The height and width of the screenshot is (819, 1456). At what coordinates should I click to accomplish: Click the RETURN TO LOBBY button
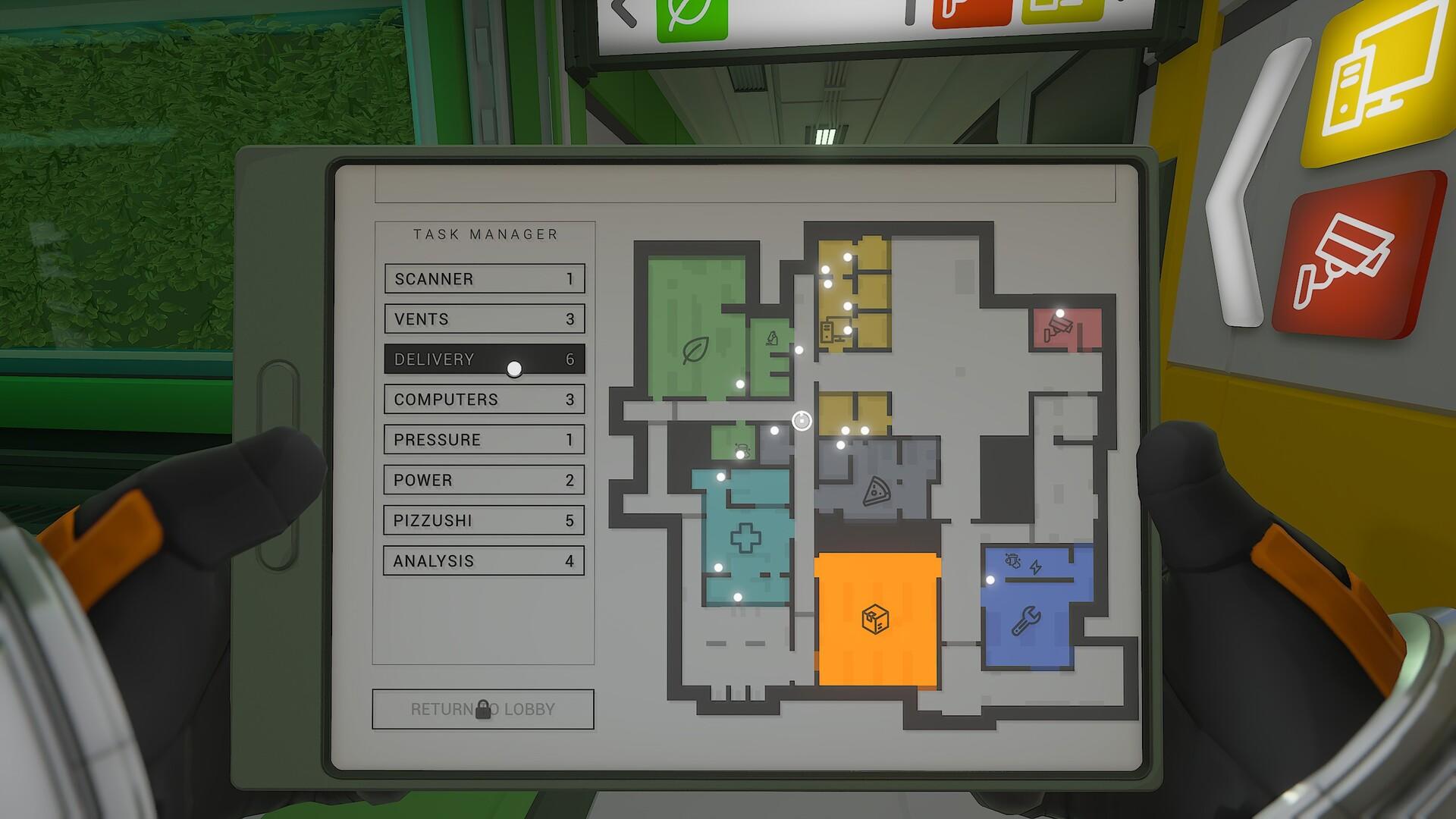(483, 710)
